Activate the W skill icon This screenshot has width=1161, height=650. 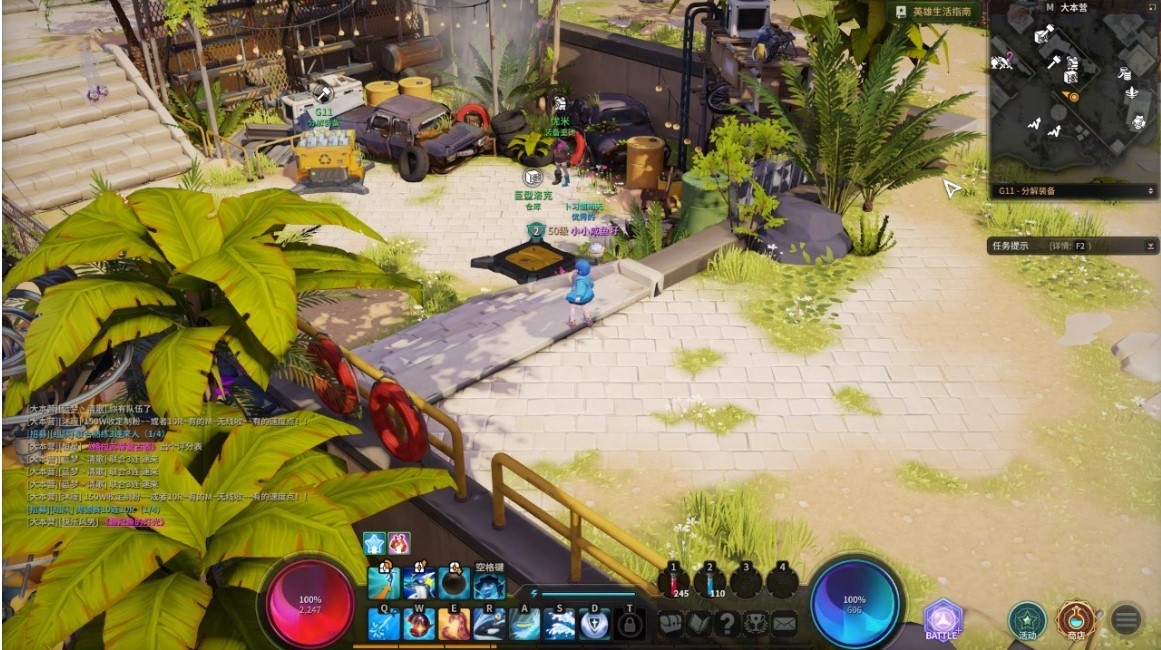point(419,625)
